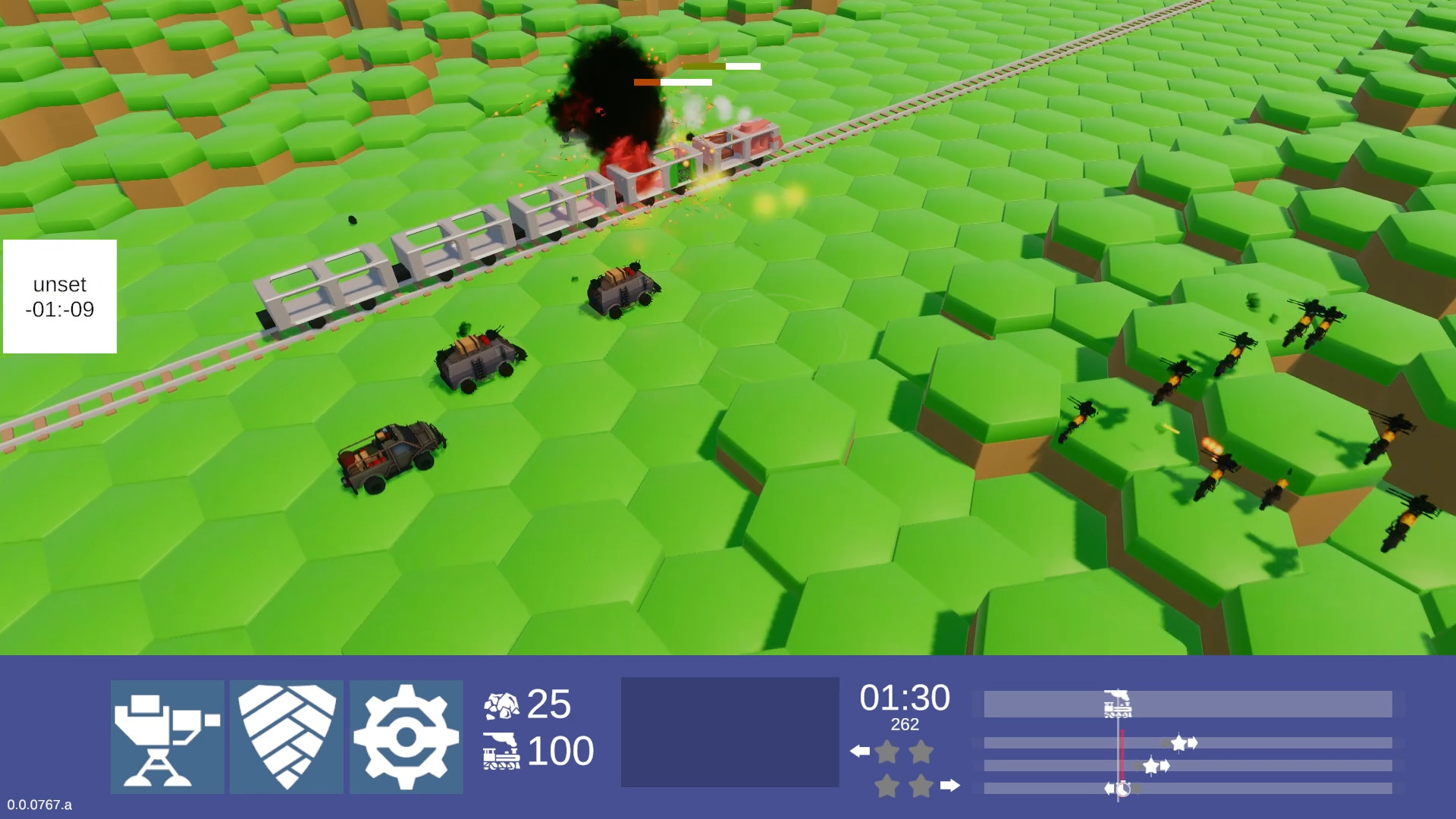Select the clock marker on the bottom progress track
This screenshot has height=819, width=1456.
tap(1122, 787)
